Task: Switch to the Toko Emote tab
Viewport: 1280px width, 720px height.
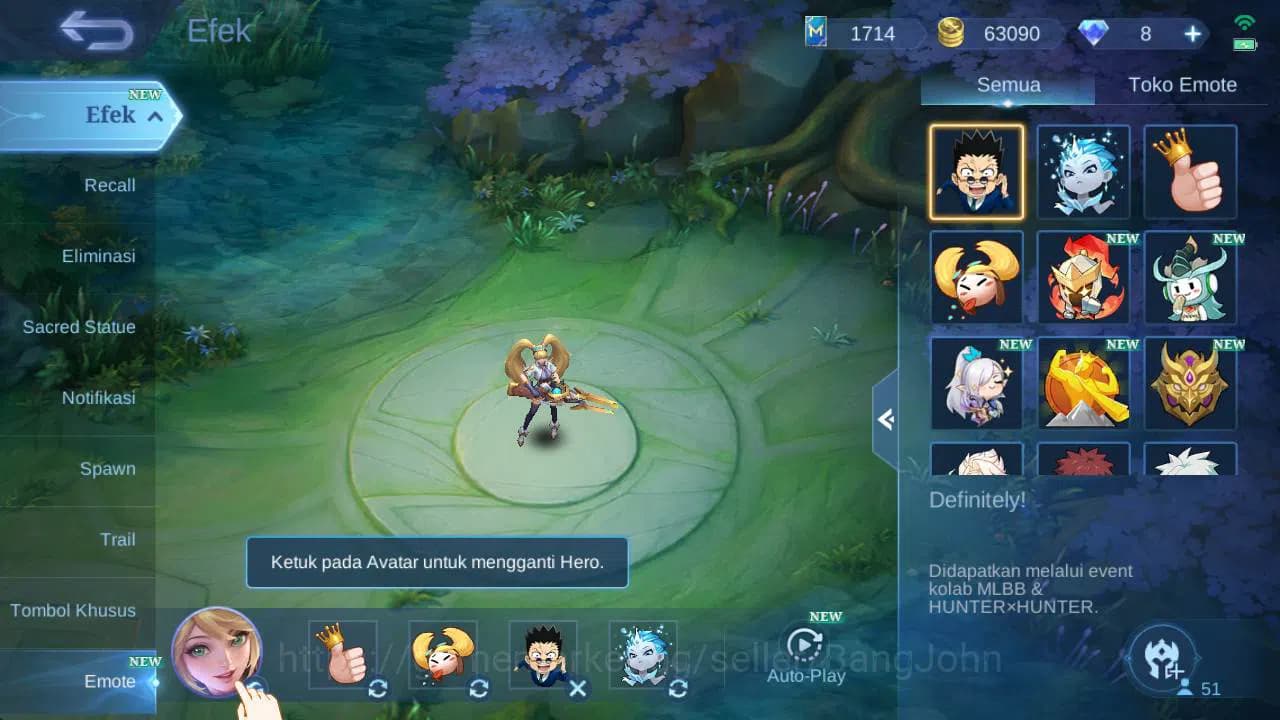Action: click(x=1183, y=85)
